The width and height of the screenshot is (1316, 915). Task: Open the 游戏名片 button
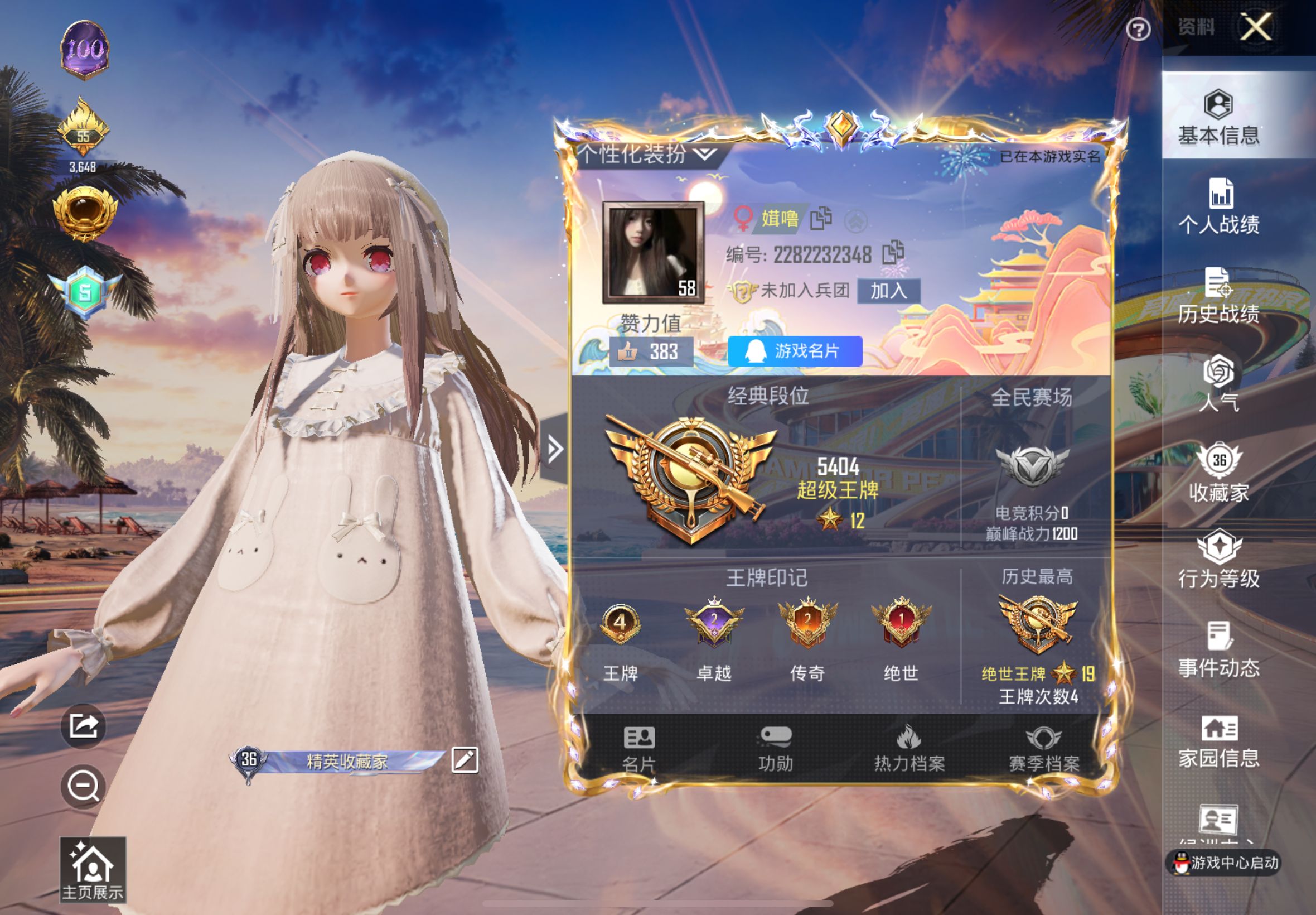(x=795, y=351)
